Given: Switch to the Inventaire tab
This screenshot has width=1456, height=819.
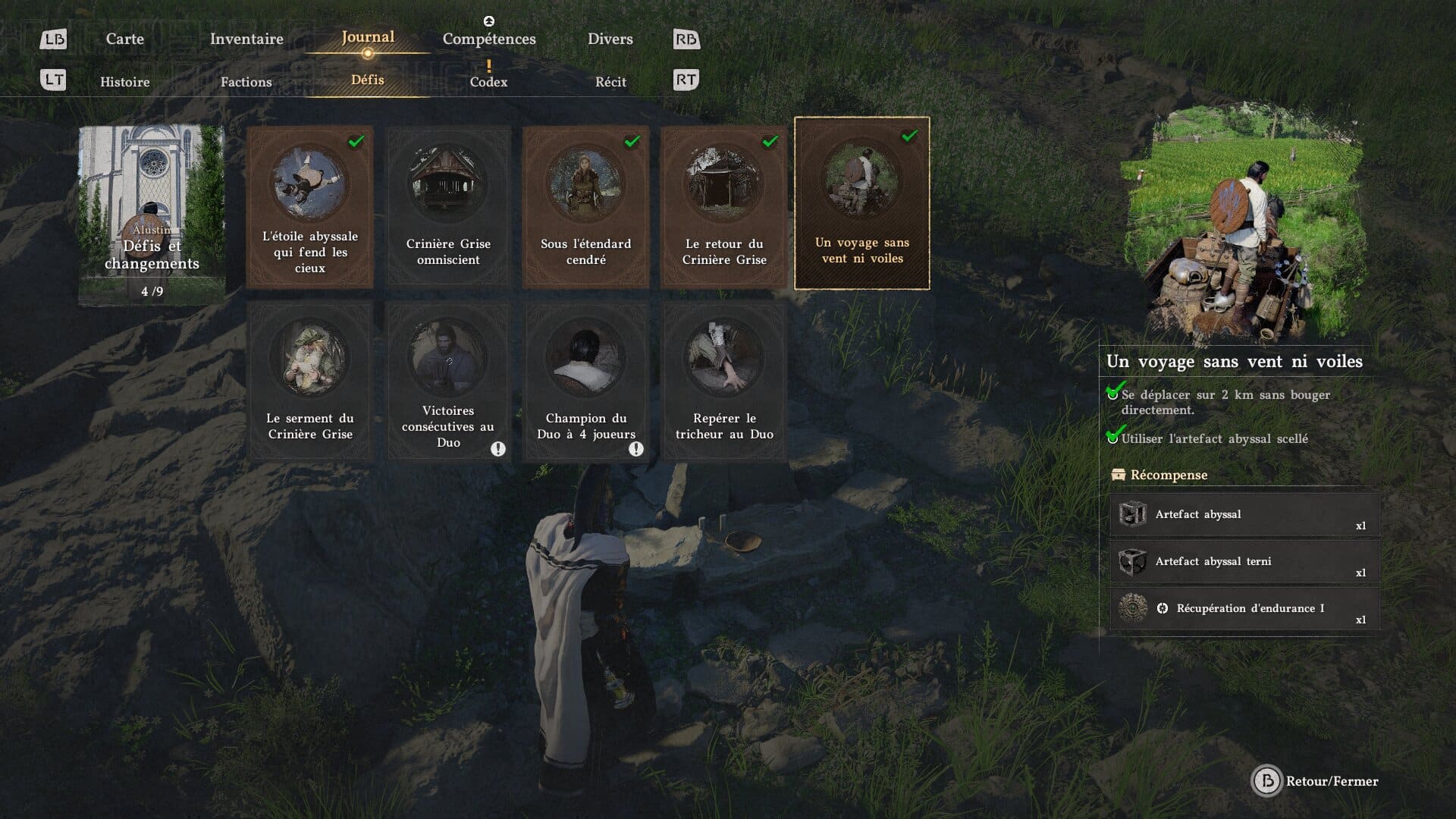Looking at the screenshot, I should click(x=246, y=39).
